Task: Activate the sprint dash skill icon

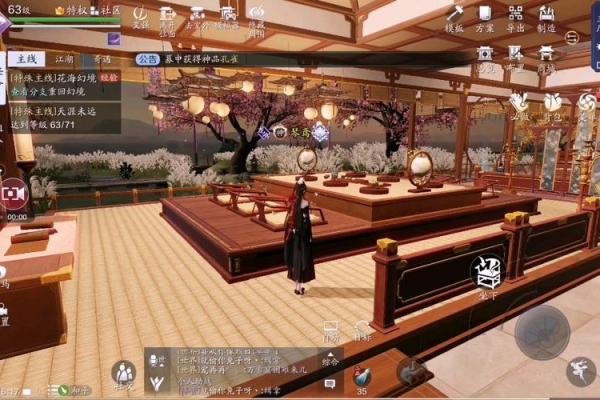Action: click(x=580, y=372)
